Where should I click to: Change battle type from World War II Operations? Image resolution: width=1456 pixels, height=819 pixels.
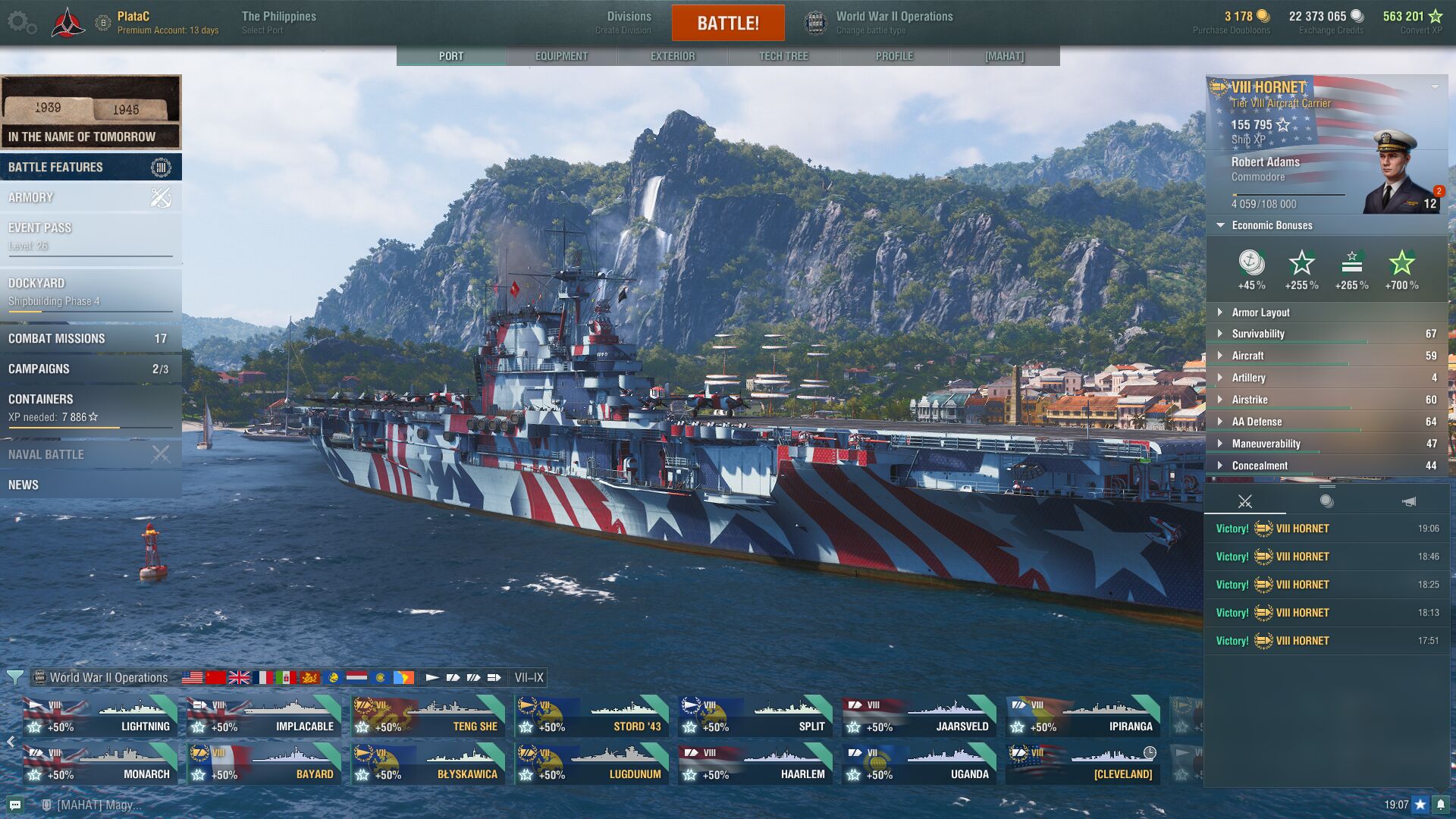[880, 23]
